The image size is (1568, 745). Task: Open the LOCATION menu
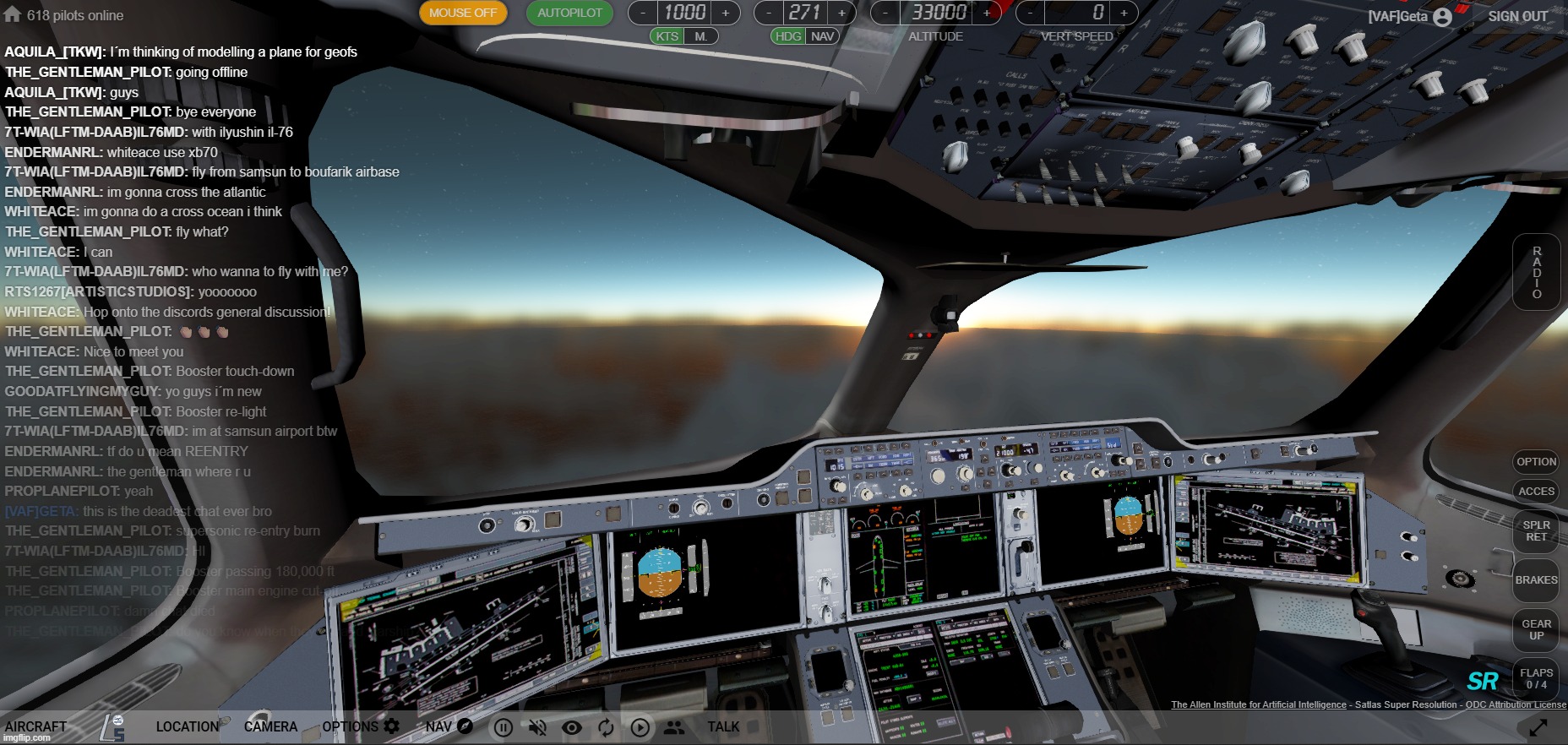point(187,726)
